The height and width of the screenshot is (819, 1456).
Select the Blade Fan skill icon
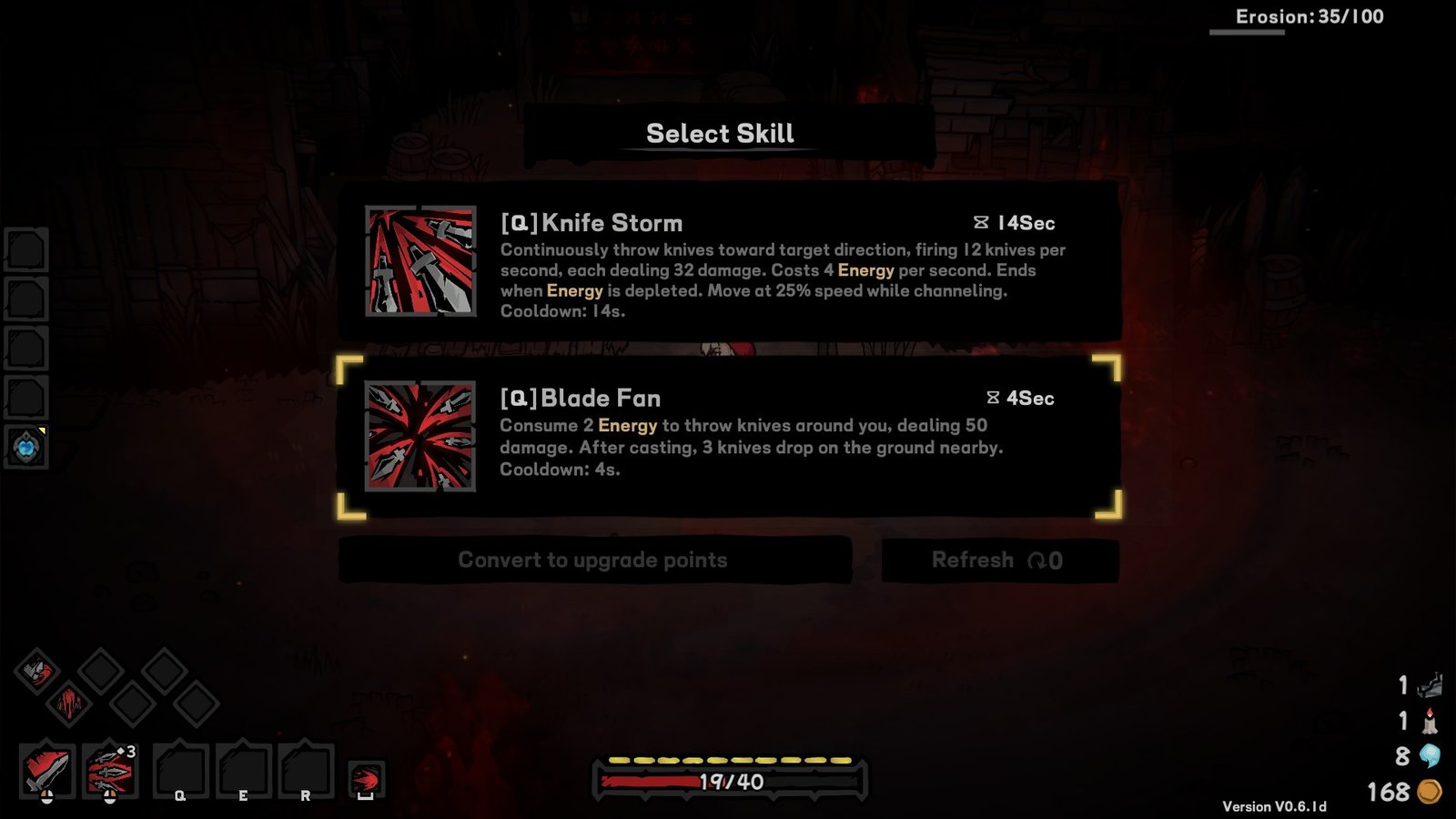click(419, 437)
